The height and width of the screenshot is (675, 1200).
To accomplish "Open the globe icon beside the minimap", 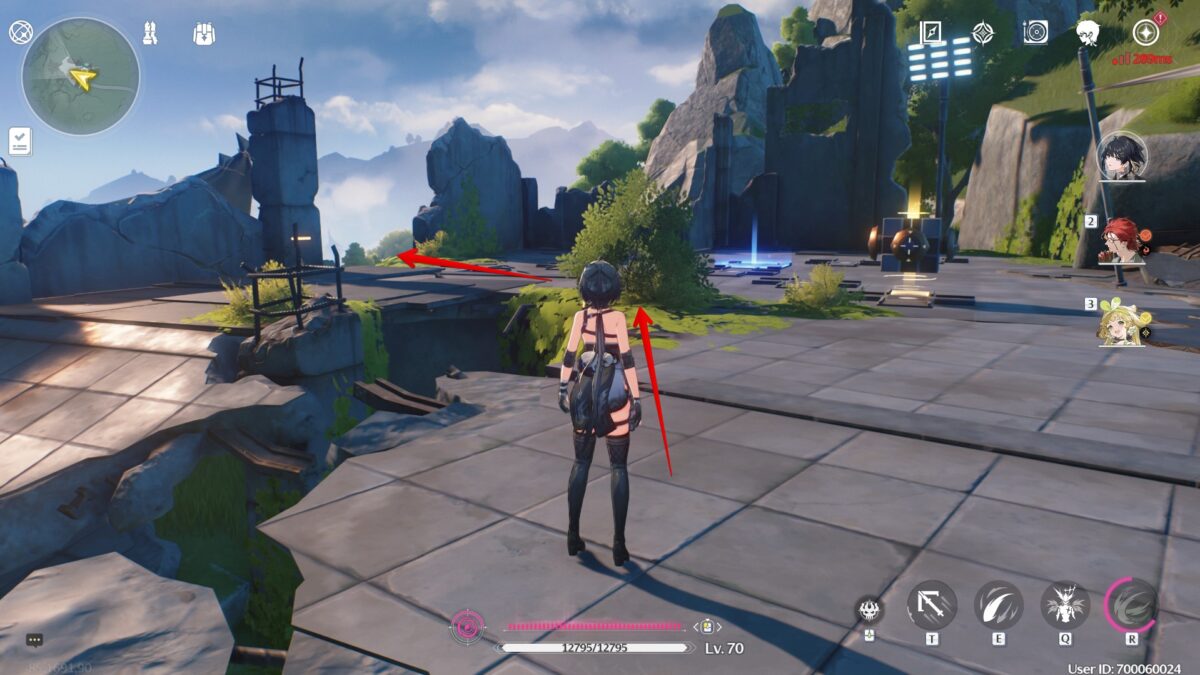I will click(x=21, y=32).
